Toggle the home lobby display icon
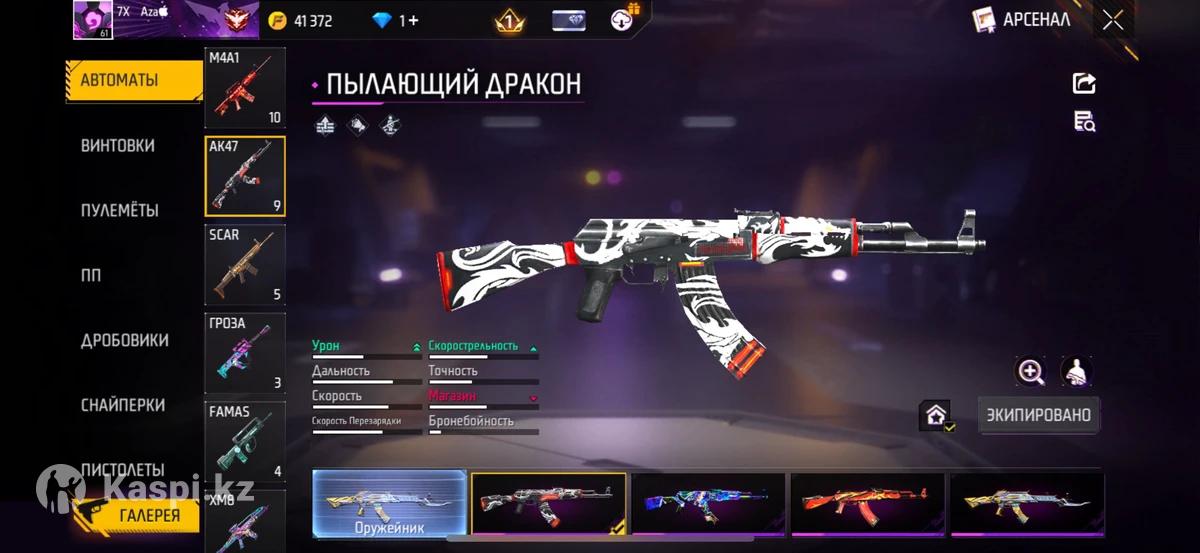Viewport: 1200px width, 553px height. tap(936, 415)
